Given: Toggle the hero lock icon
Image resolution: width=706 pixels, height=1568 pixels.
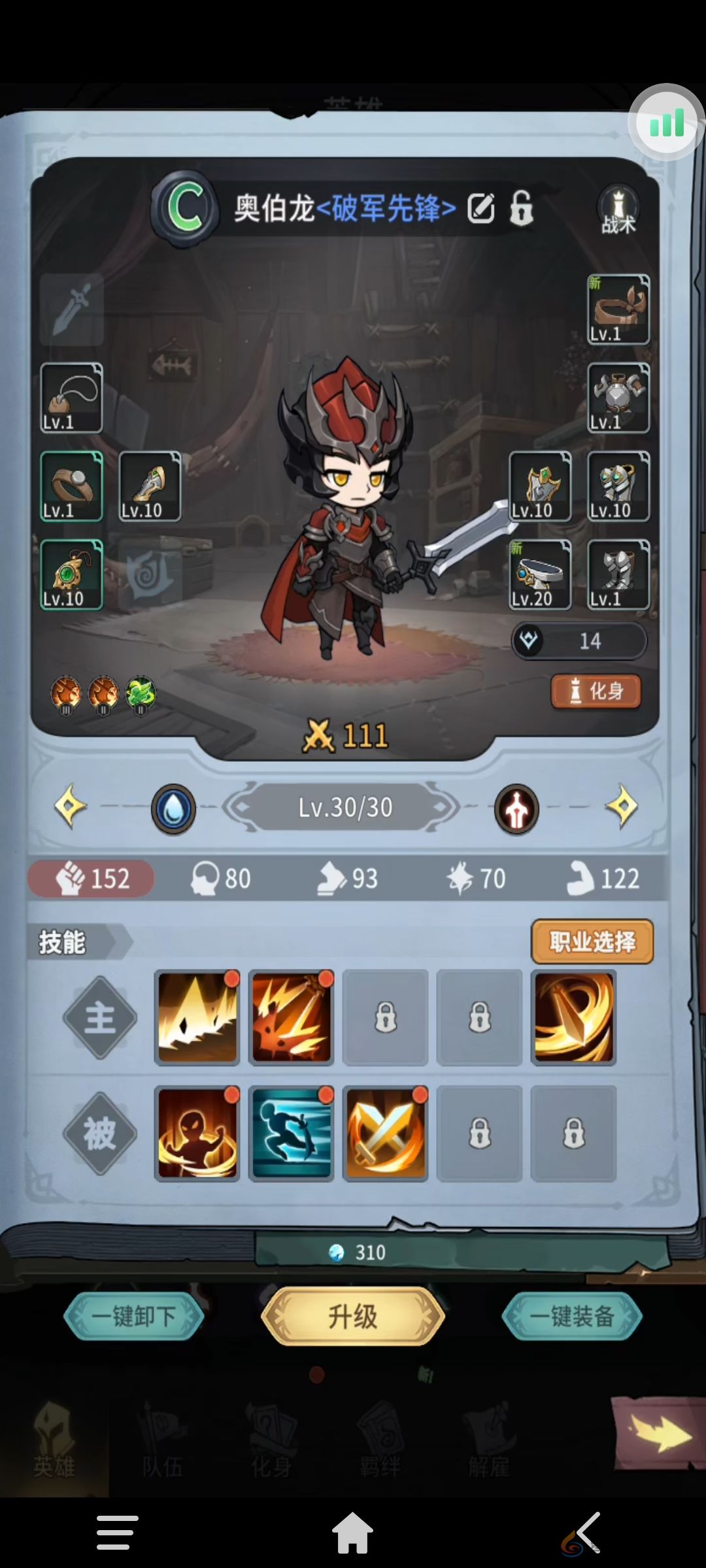Looking at the screenshot, I should (521, 208).
